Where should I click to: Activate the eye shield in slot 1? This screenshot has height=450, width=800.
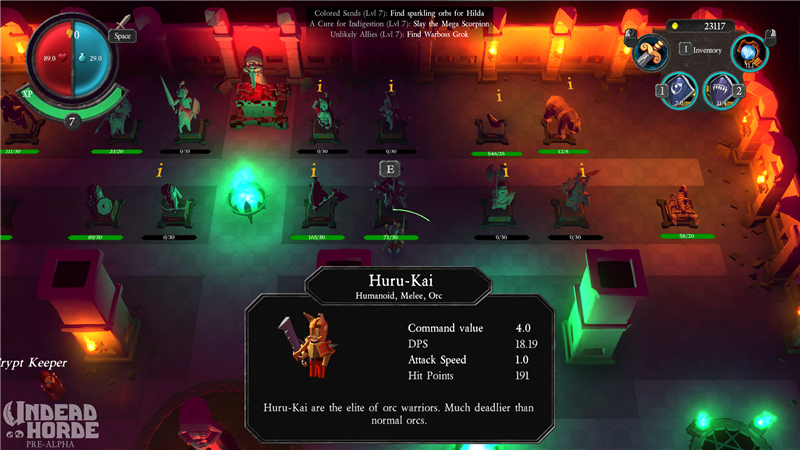pos(681,90)
